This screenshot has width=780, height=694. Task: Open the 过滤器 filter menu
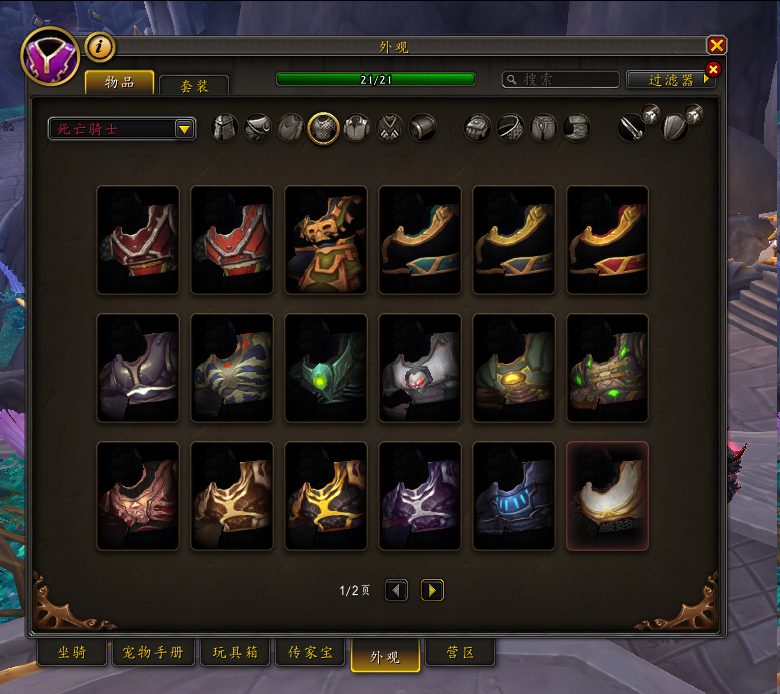click(670, 80)
